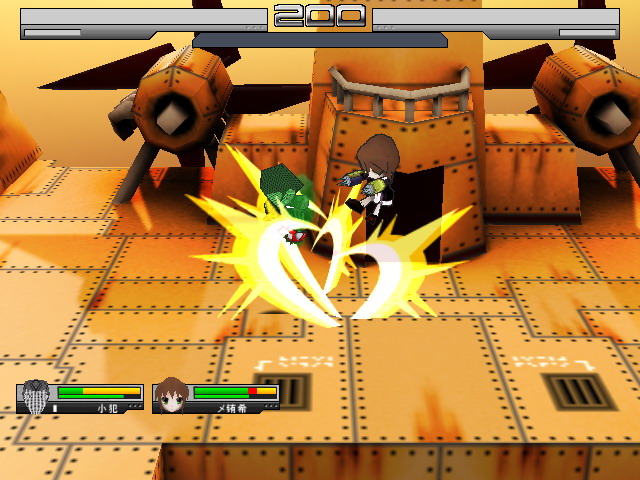Select the gray masked character portrait

[36, 396]
